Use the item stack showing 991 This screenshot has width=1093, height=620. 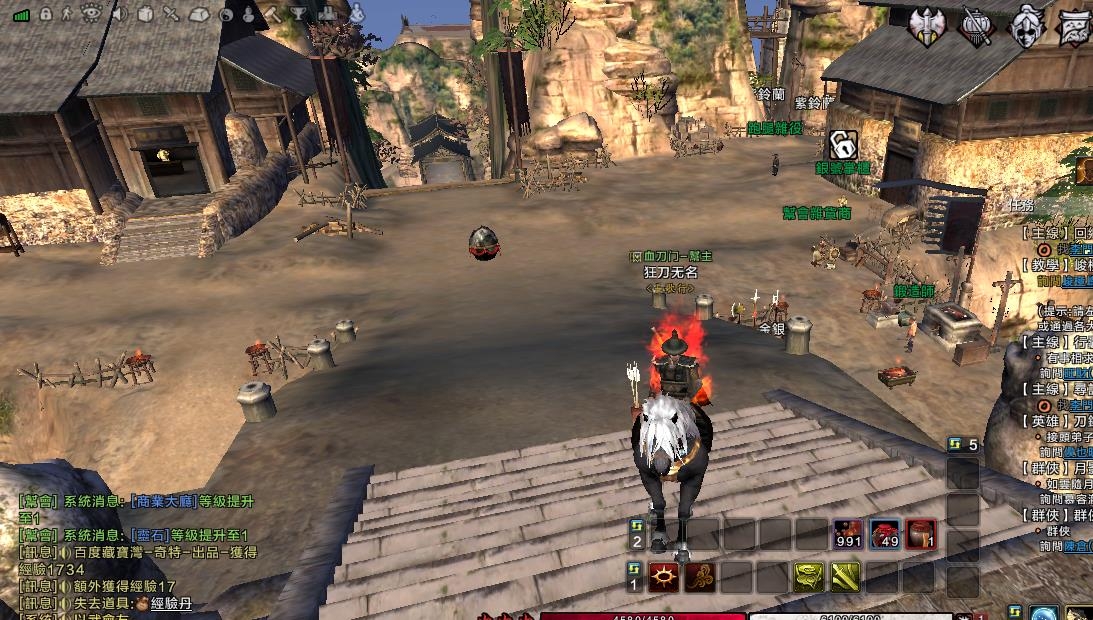(849, 535)
